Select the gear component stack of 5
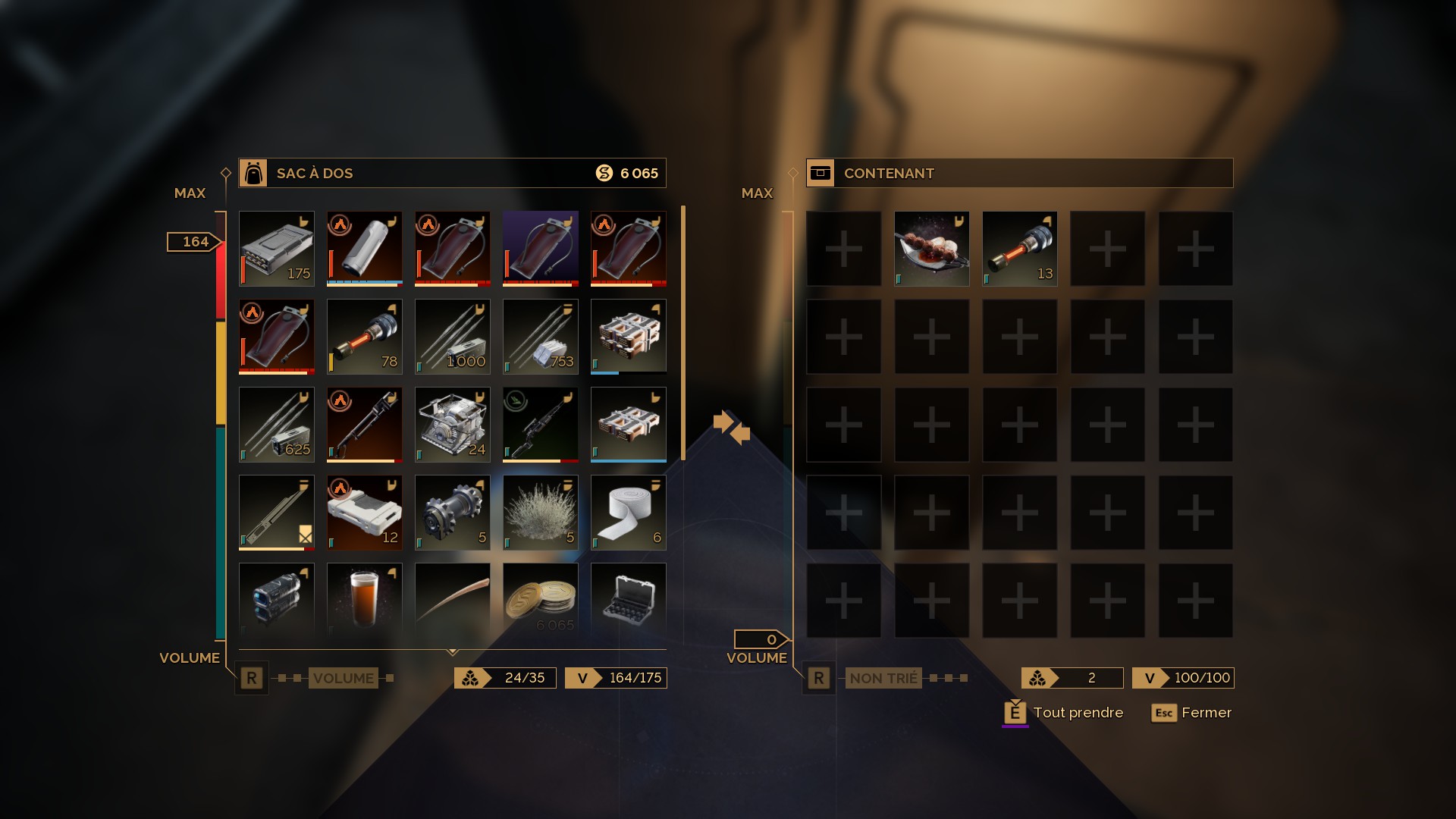 (x=453, y=513)
